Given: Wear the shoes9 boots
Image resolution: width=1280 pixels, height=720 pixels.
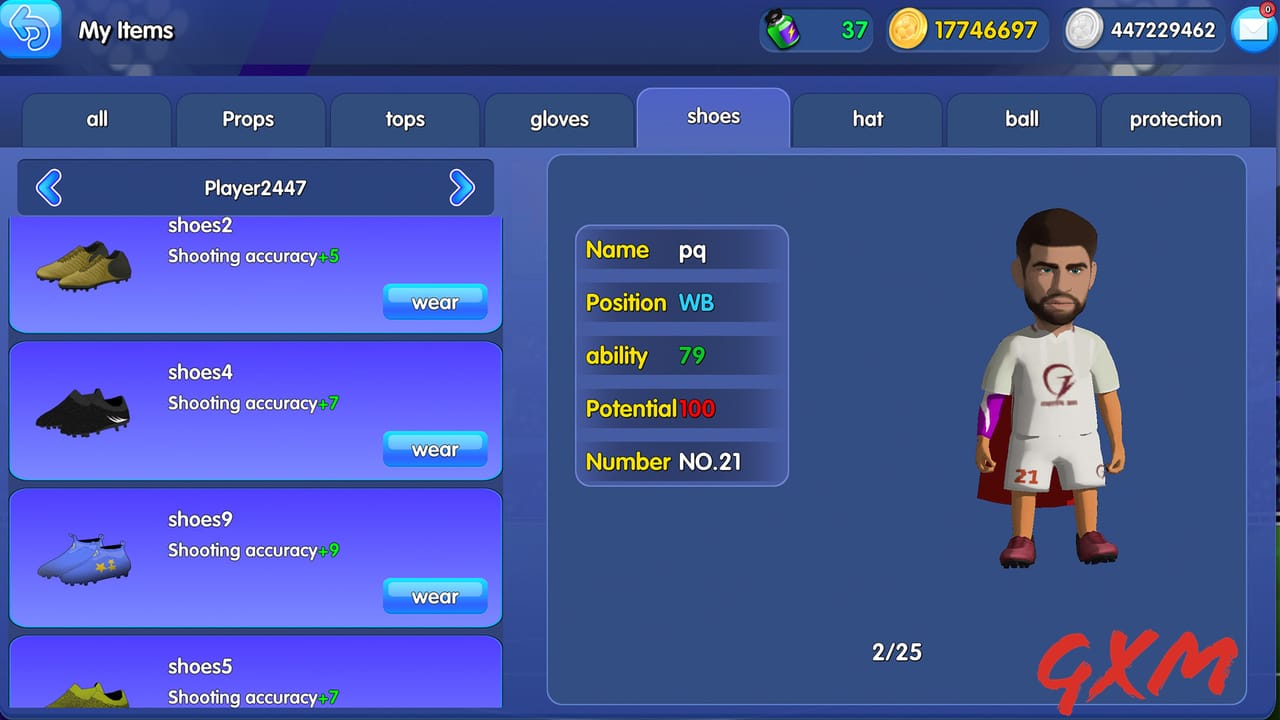Looking at the screenshot, I should (435, 596).
